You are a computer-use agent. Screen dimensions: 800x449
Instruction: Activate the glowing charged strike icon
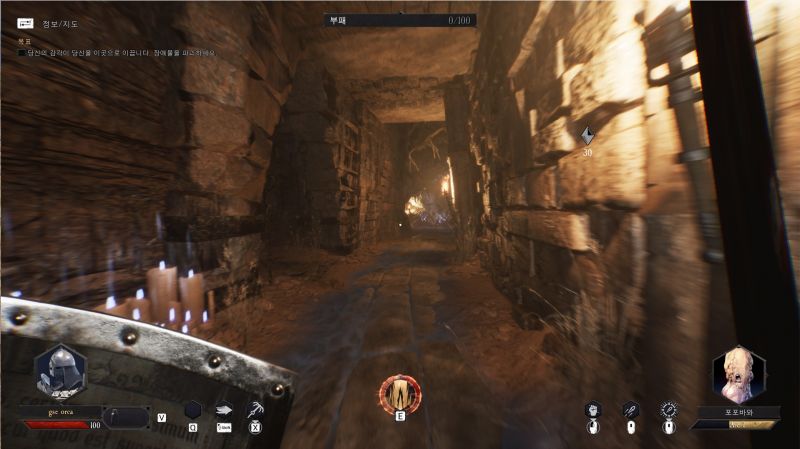click(668, 410)
